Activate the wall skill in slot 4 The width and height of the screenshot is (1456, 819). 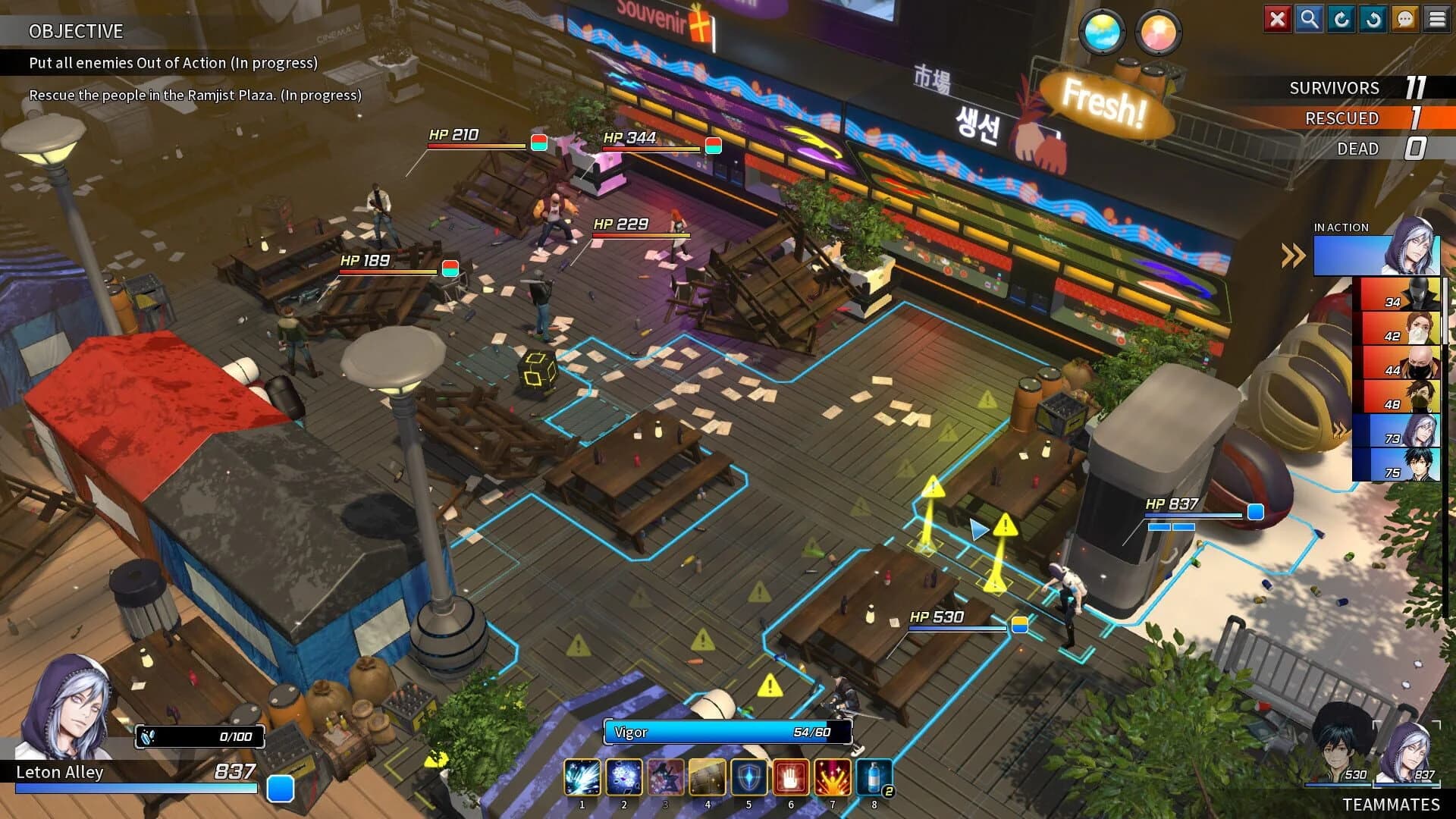pyautogui.click(x=708, y=777)
